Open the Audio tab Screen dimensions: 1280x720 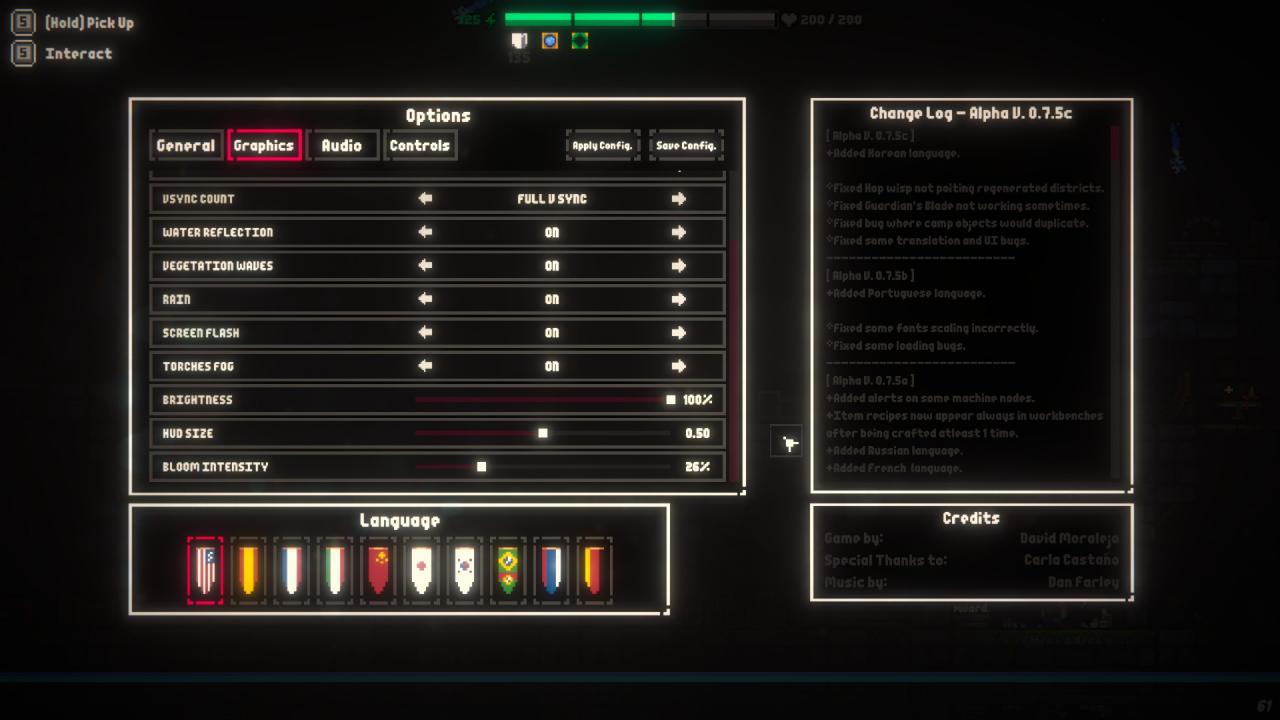342,145
